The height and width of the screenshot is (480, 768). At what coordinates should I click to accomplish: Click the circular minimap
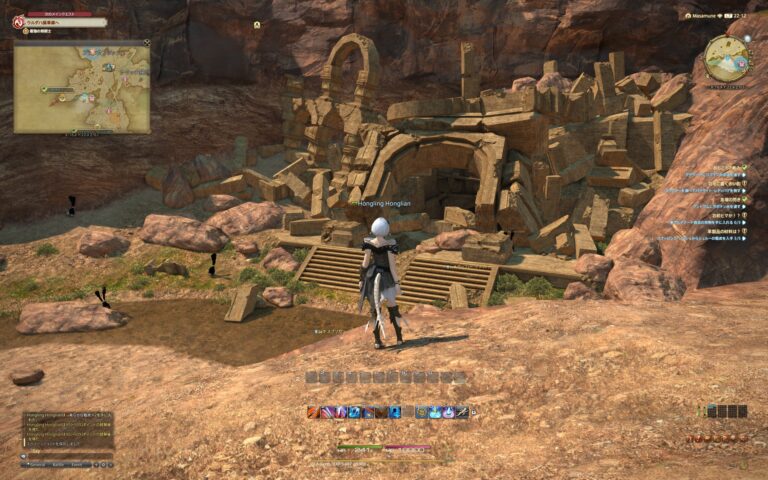725,58
